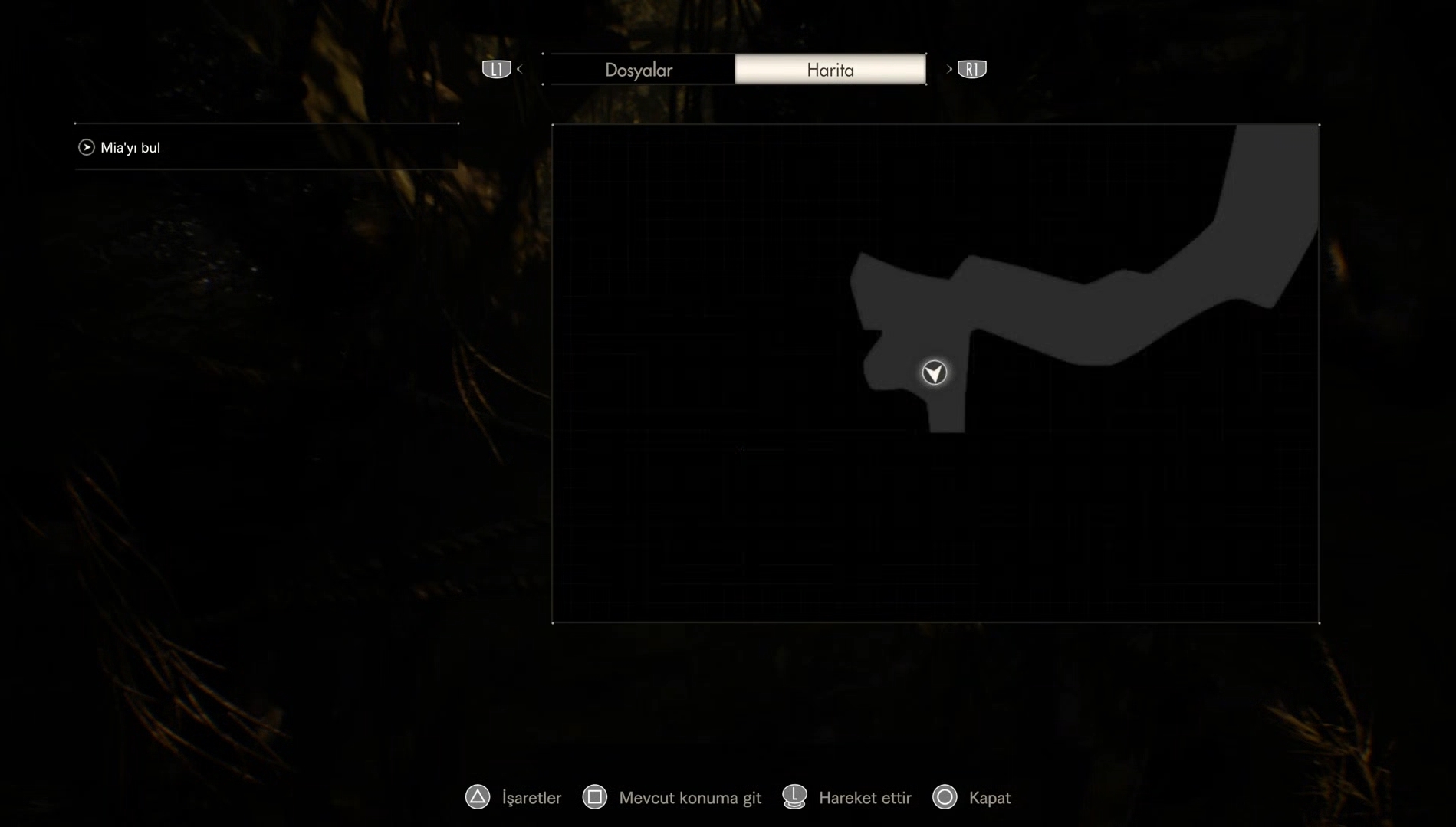Select the "Mia'yı bul" objective
This screenshot has height=827, width=1456.
(130, 147)
